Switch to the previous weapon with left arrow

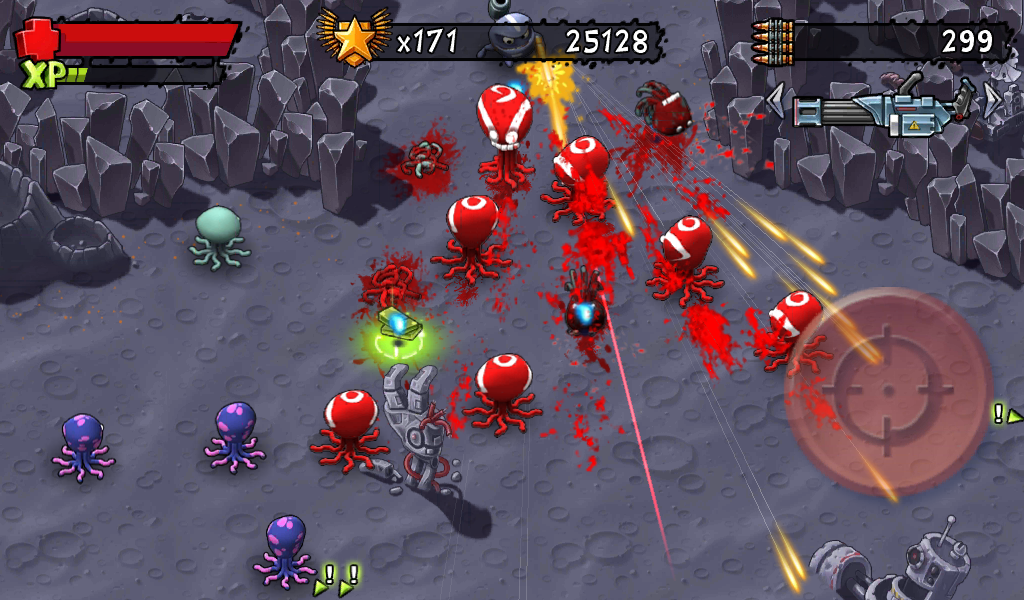(776, 101)
